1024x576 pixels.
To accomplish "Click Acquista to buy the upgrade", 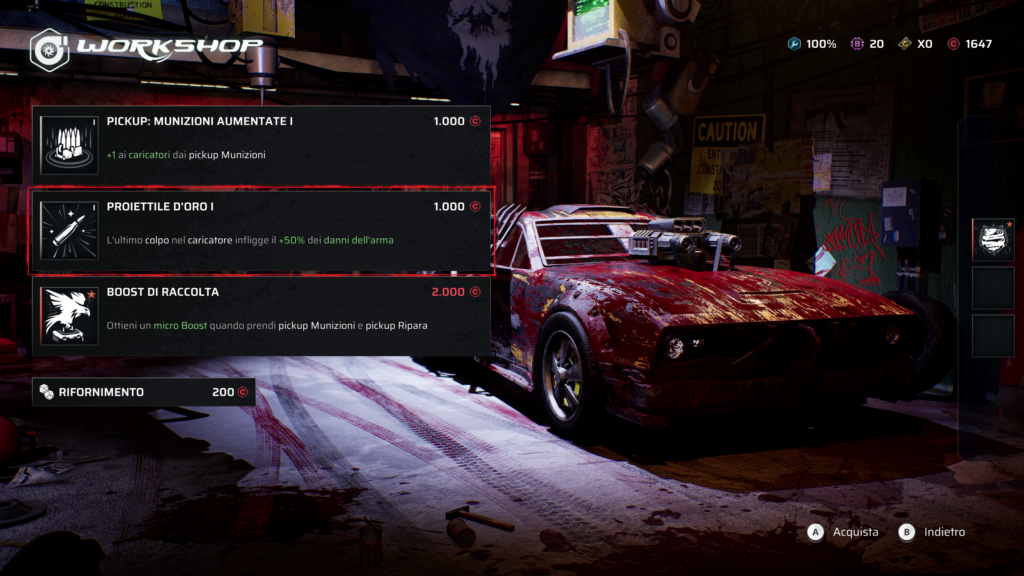I will point(843,532).
